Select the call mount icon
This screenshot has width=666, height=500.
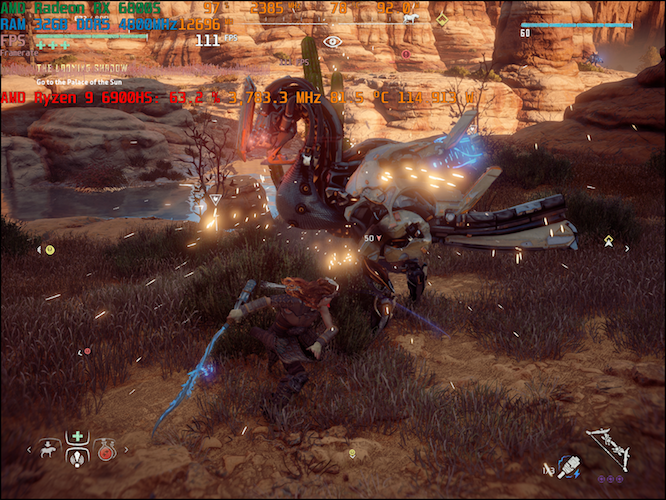click(49, 451)
